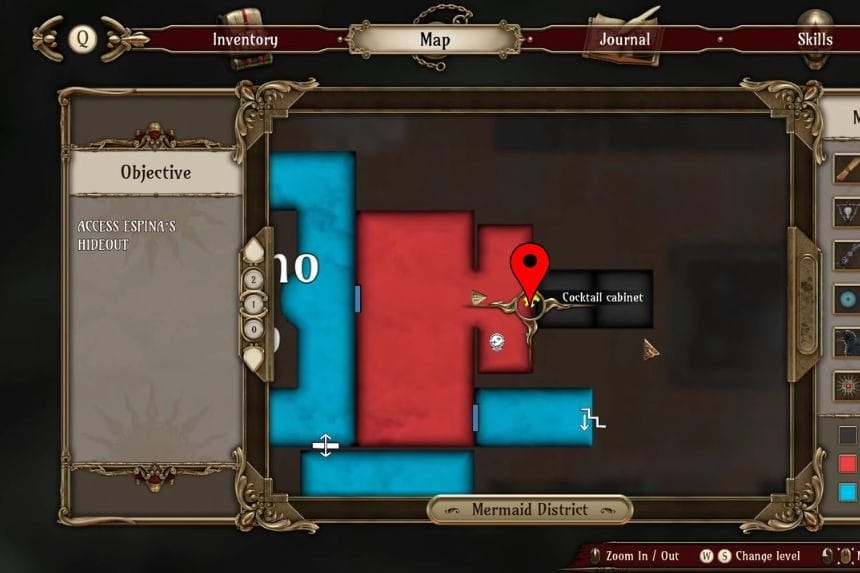Image resolution: width=860 pixels, height=573 pixels.
Task: Click the Mermaid District location label
Action: pyautogui.click(x=530, y=510)
